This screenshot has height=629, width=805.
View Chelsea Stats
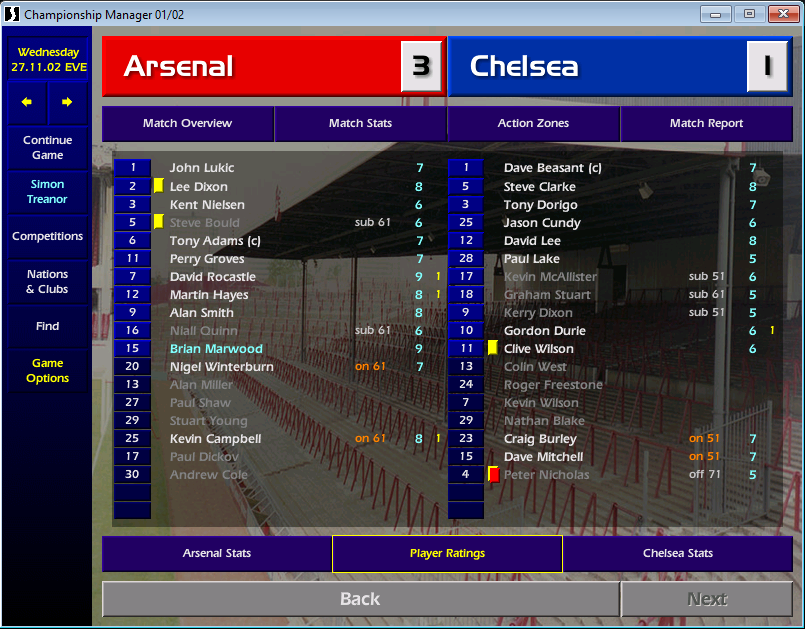678,553
